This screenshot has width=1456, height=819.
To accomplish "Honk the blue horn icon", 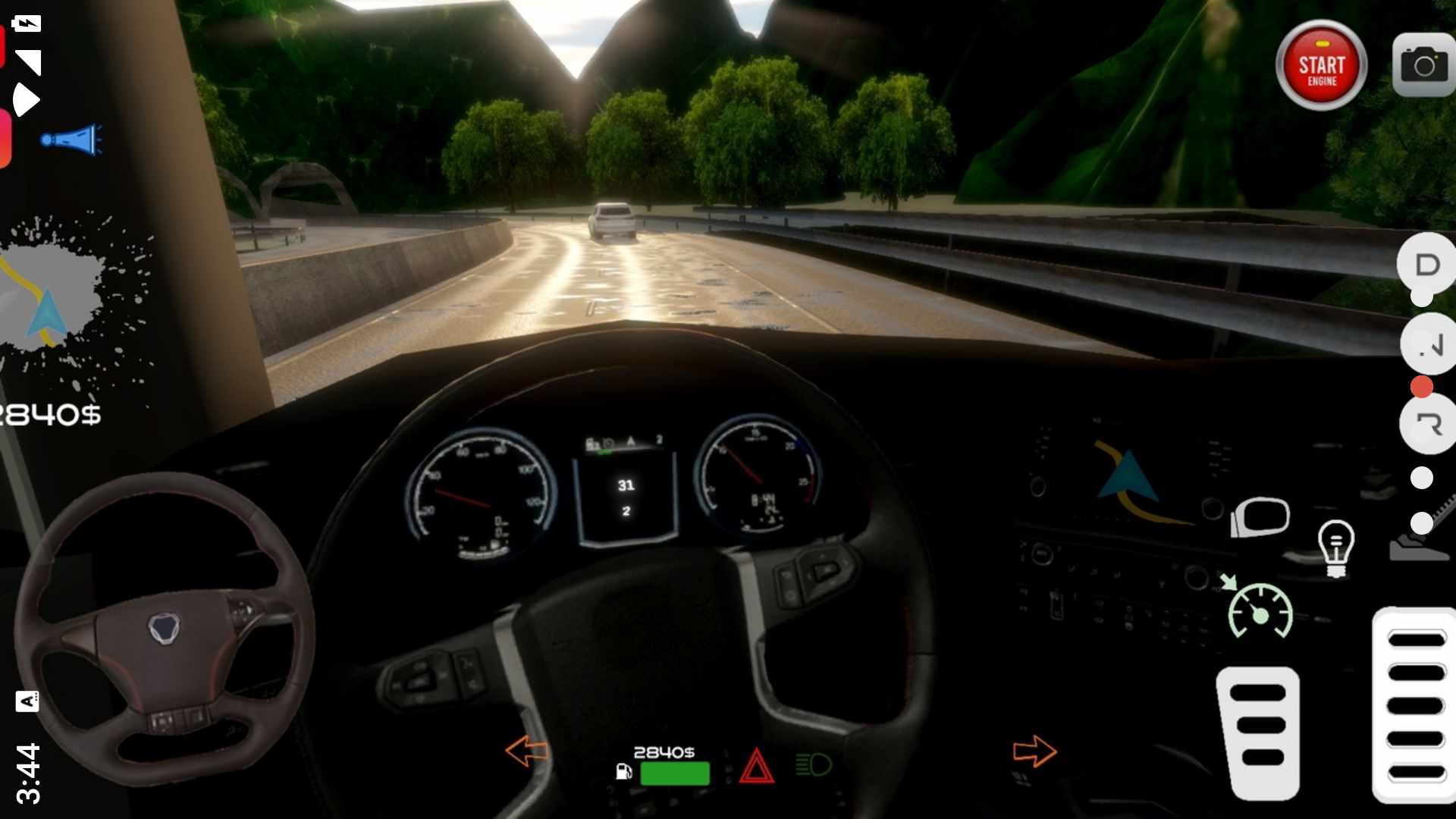I will 72,140.
